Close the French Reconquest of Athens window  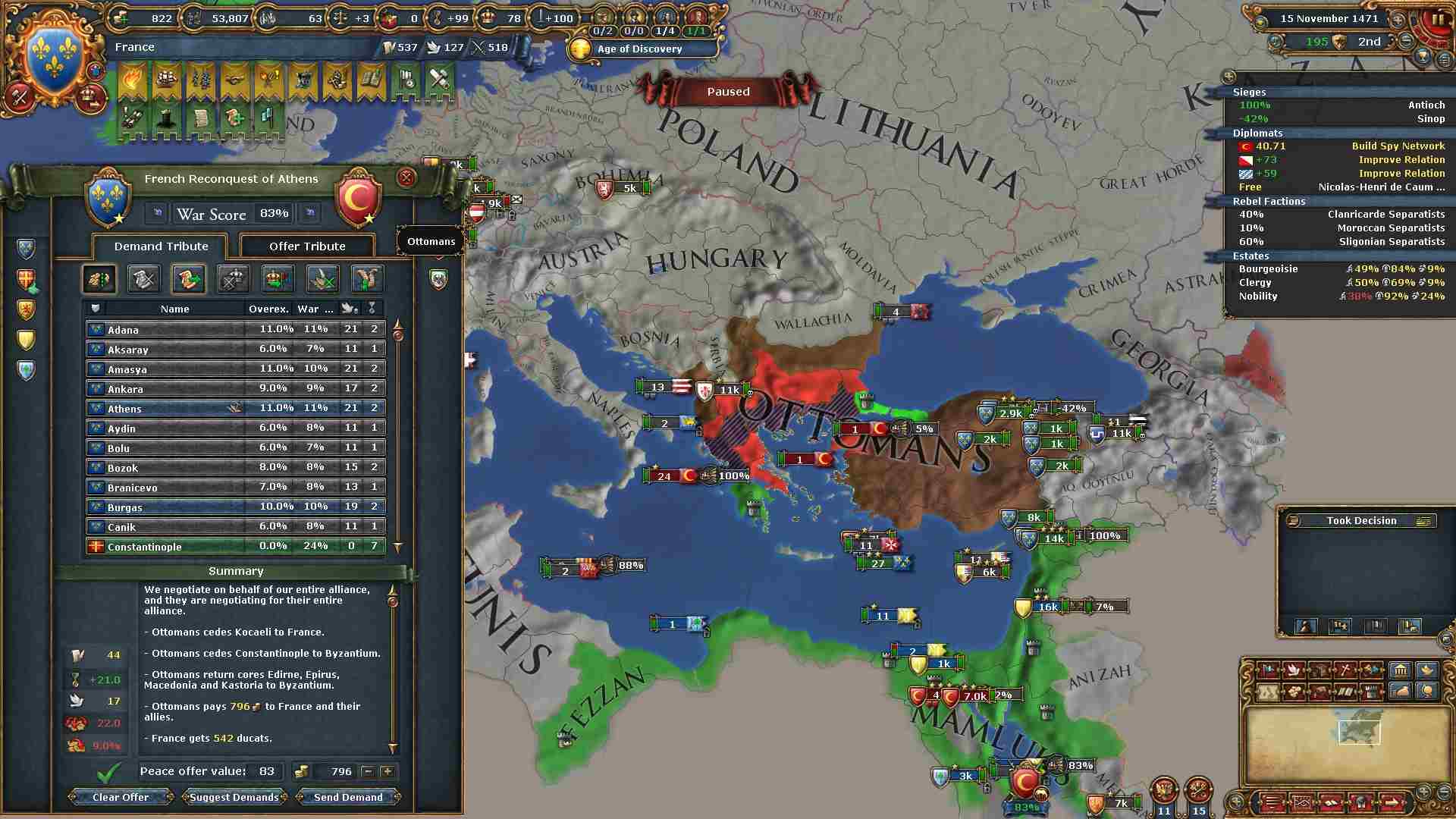click(x=406, y=178)
